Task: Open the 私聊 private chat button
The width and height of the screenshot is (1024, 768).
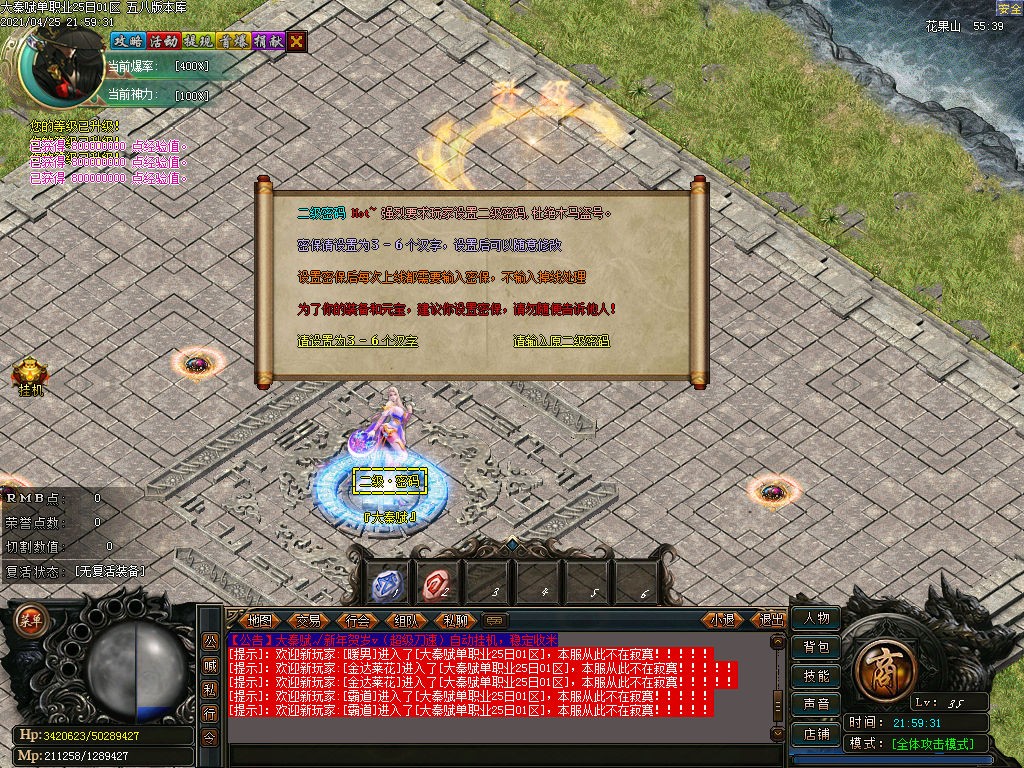Action: point(455,620)
